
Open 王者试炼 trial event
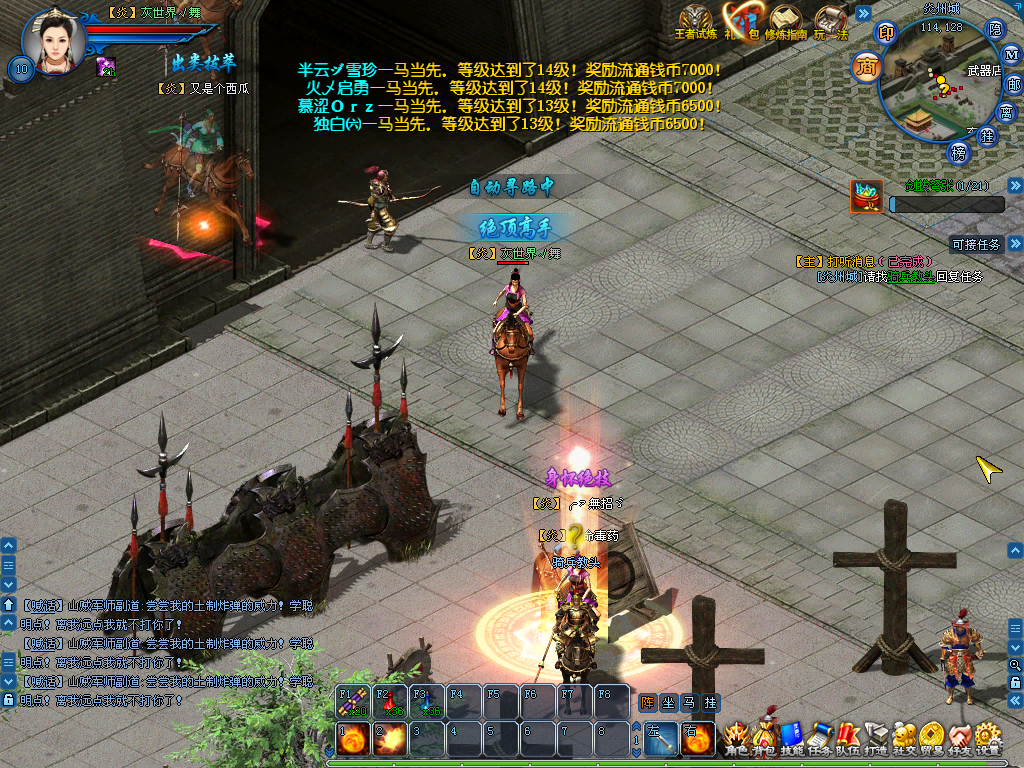click(x=697, y=20)
